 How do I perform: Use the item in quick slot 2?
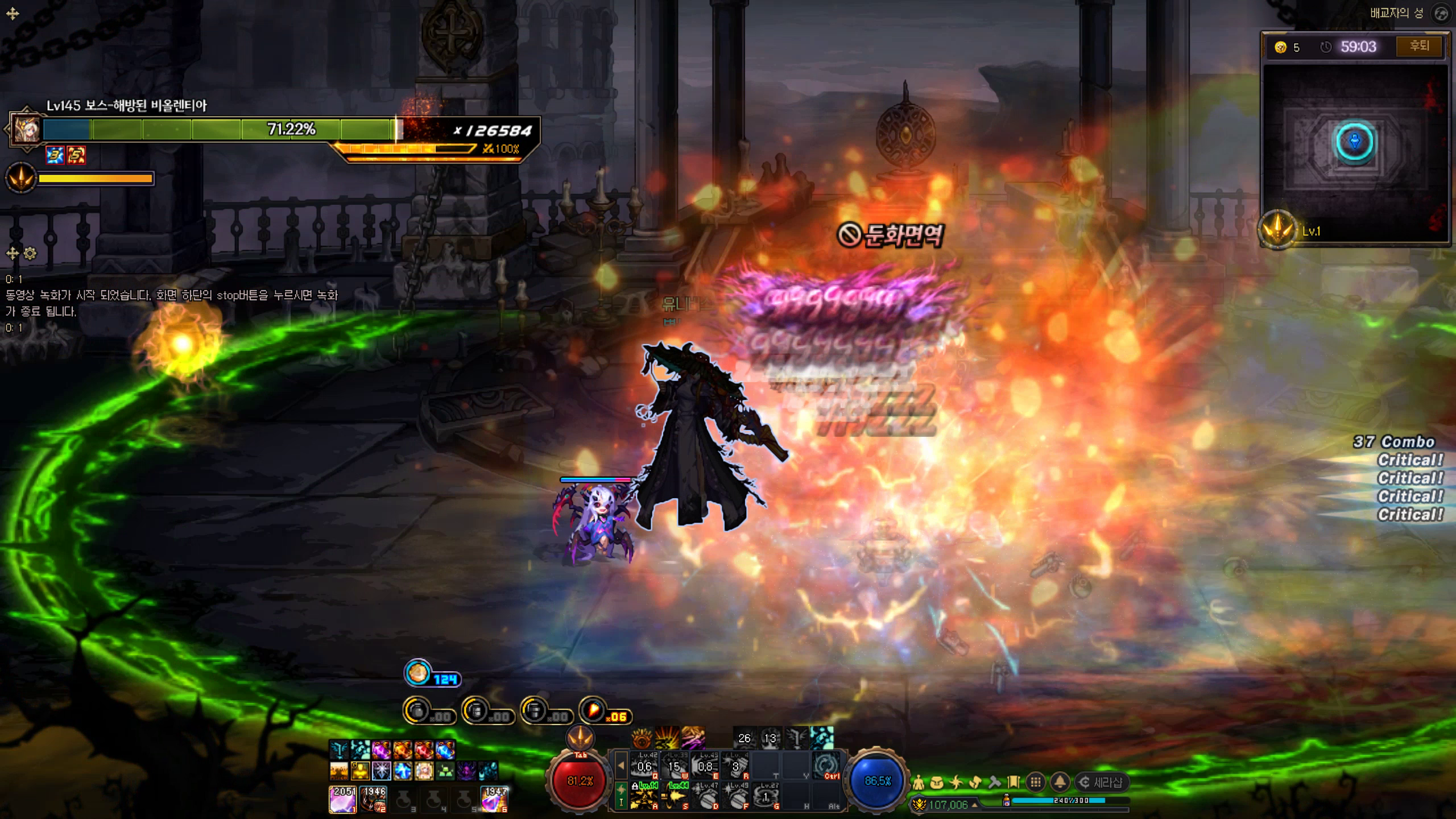point(374,799)
